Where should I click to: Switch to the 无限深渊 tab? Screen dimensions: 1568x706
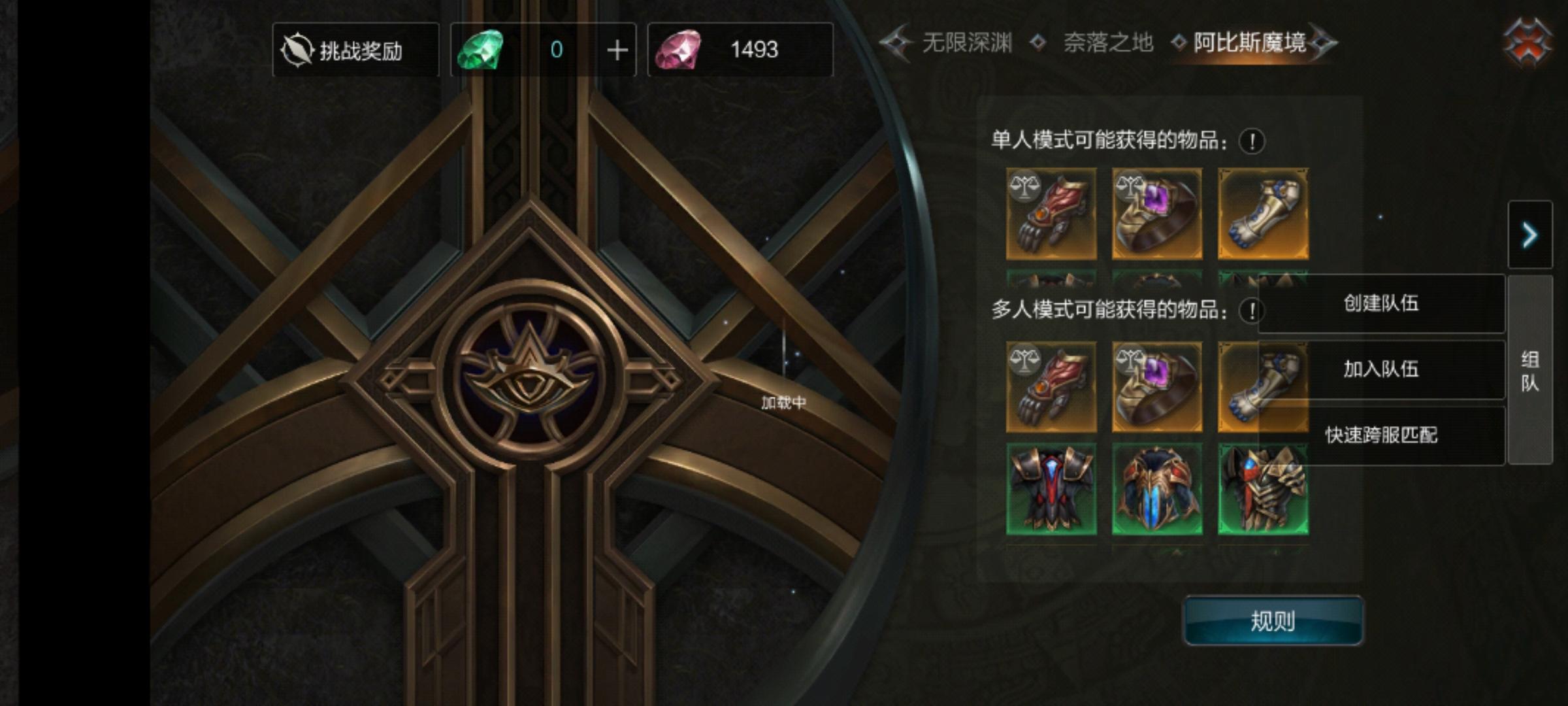coord(967,41)
